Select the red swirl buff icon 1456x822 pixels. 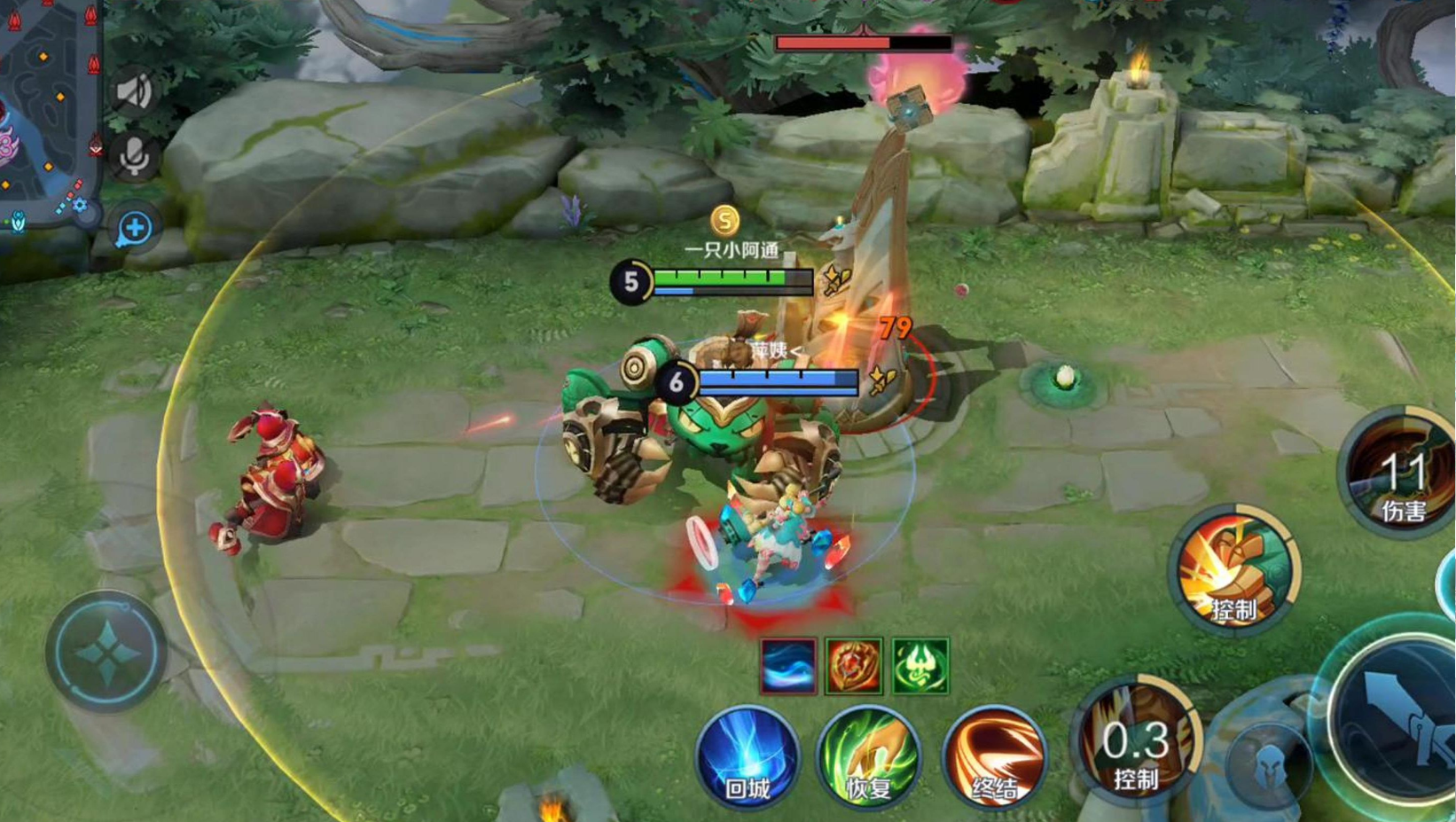tap(854, 666)
